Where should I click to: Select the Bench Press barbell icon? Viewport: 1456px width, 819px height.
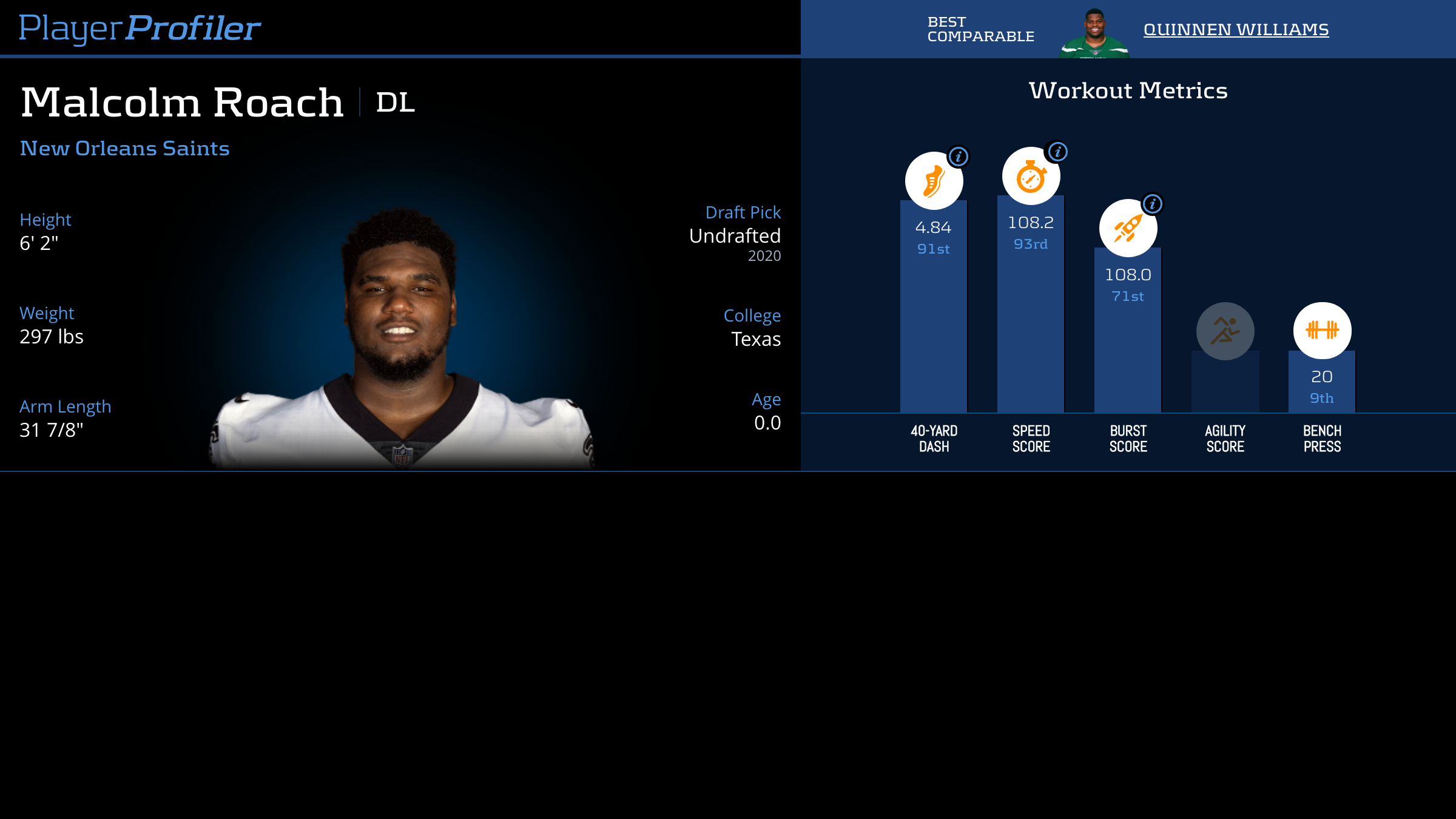pos(1322,331)
